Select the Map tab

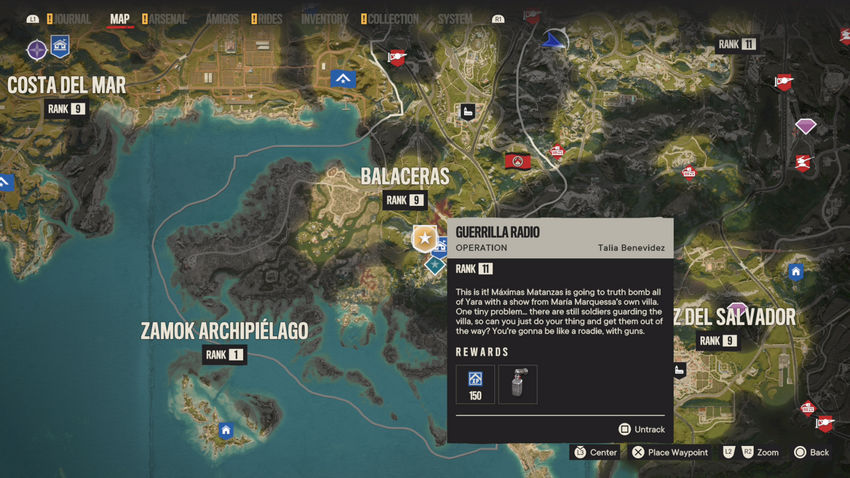tap(120, 18)
